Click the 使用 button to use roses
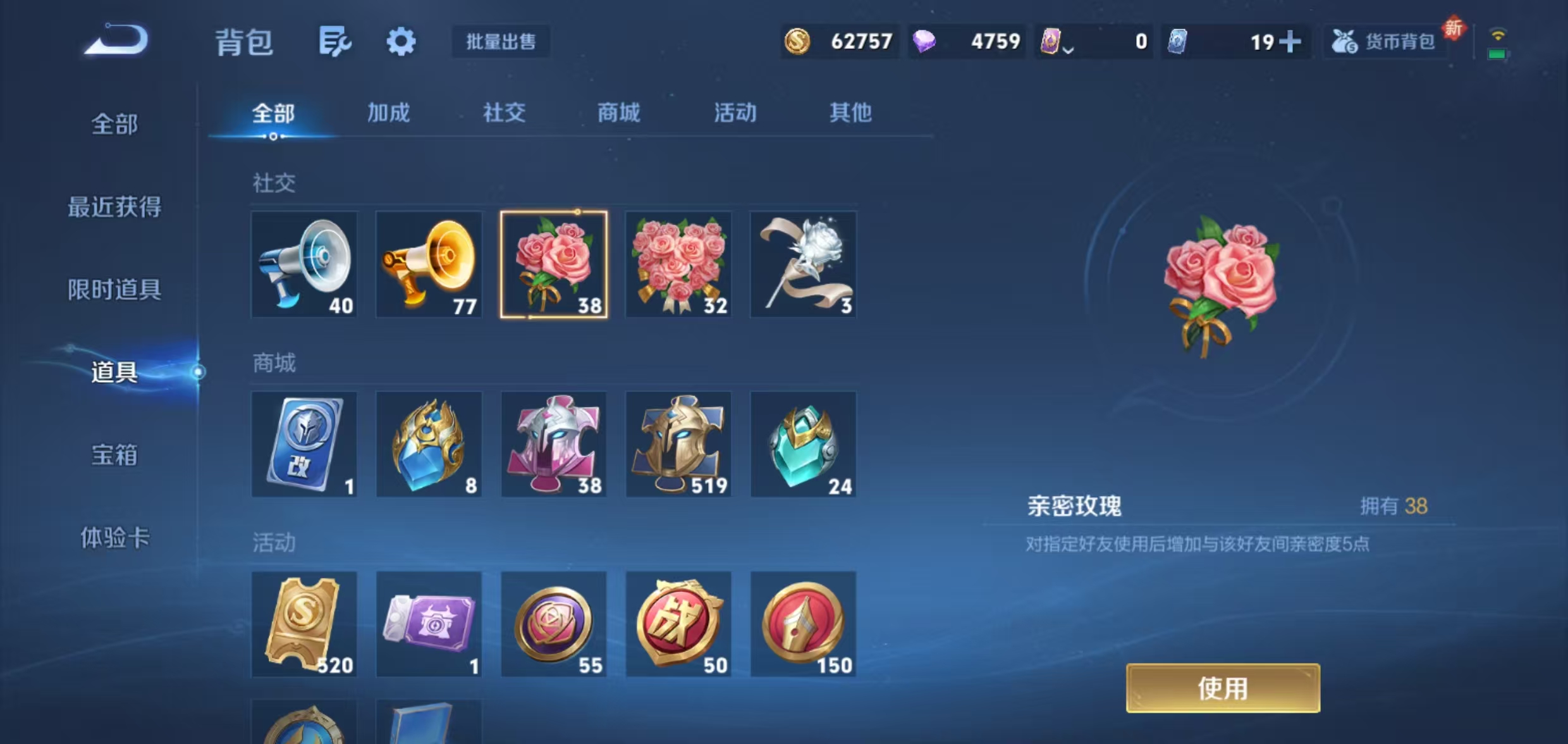Screen dimensions: 1568x744 1223,687
